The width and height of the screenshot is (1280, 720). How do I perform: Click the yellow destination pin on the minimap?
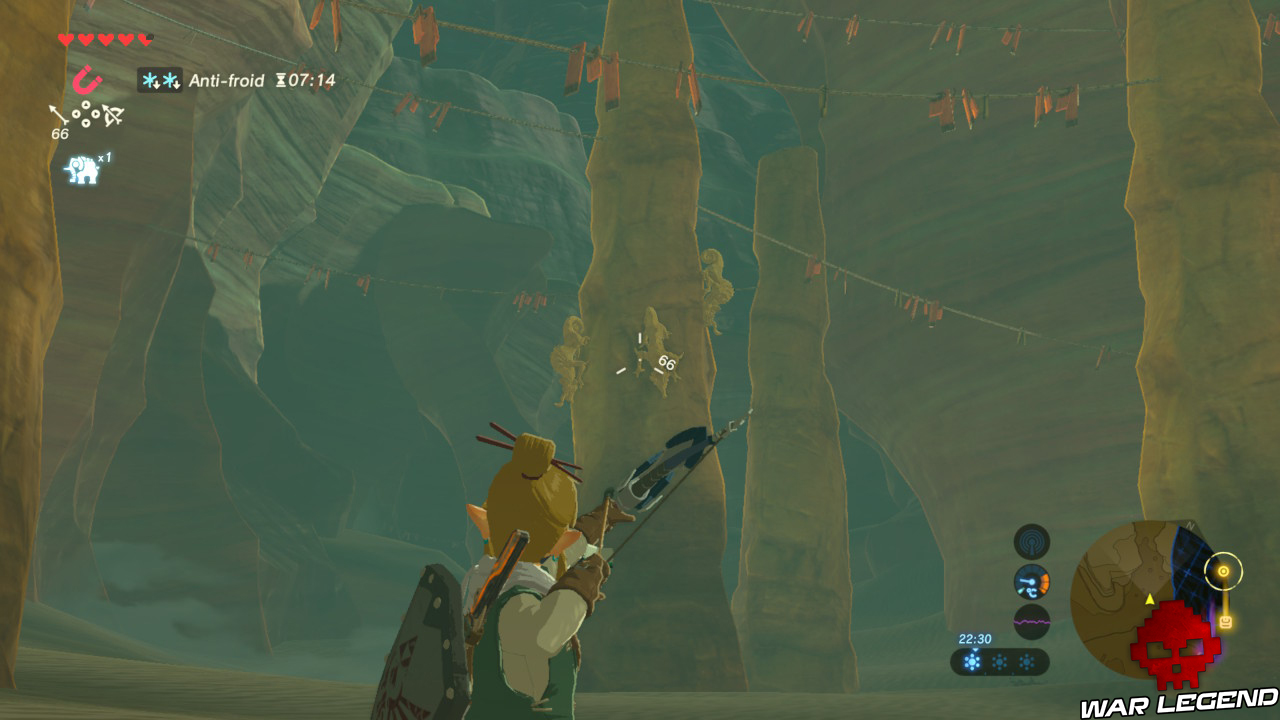coord(1223,571)
